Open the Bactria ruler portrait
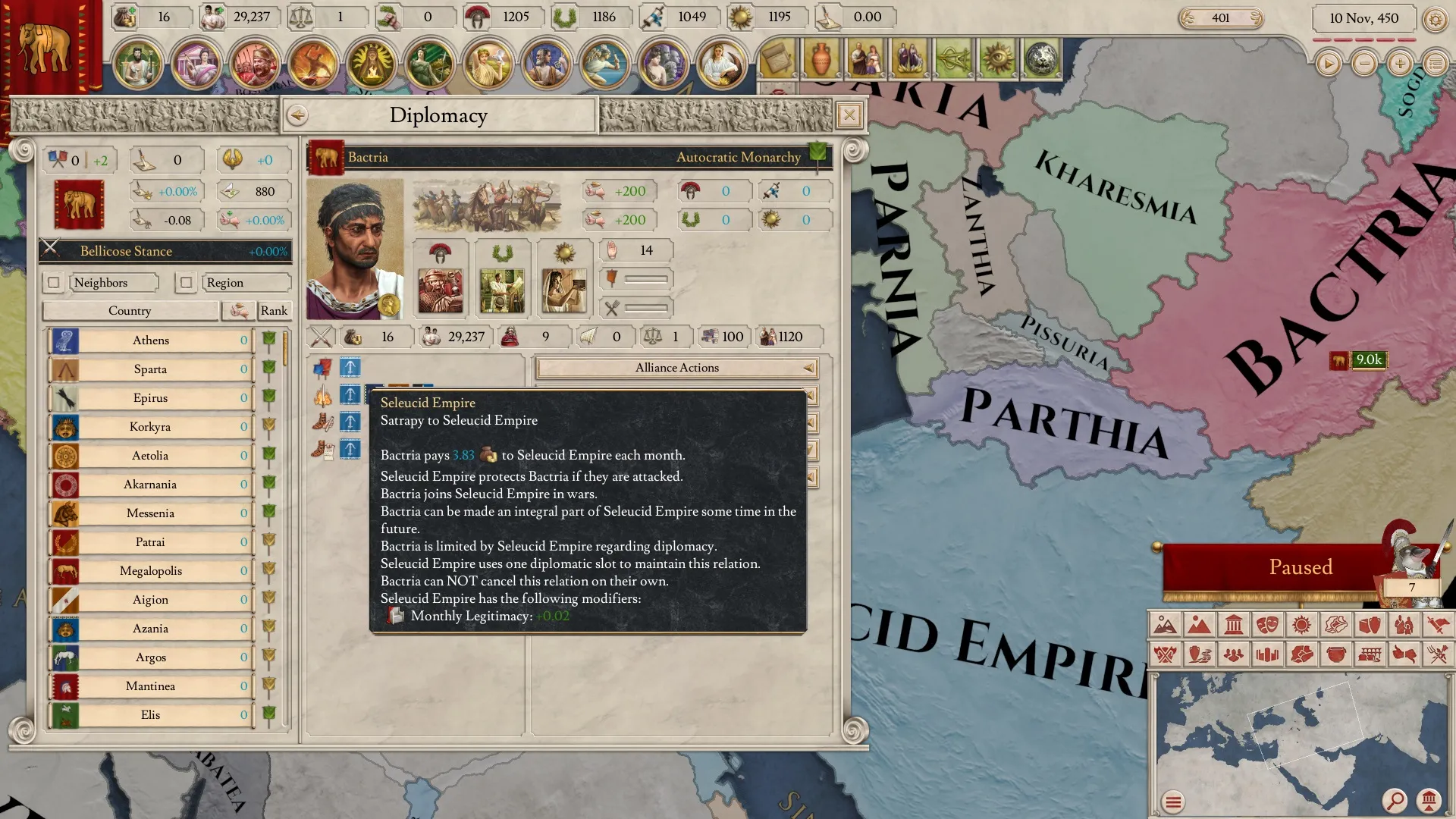Image resolution: width=1456 pixels, height=819 pixels. coord(355,249)
